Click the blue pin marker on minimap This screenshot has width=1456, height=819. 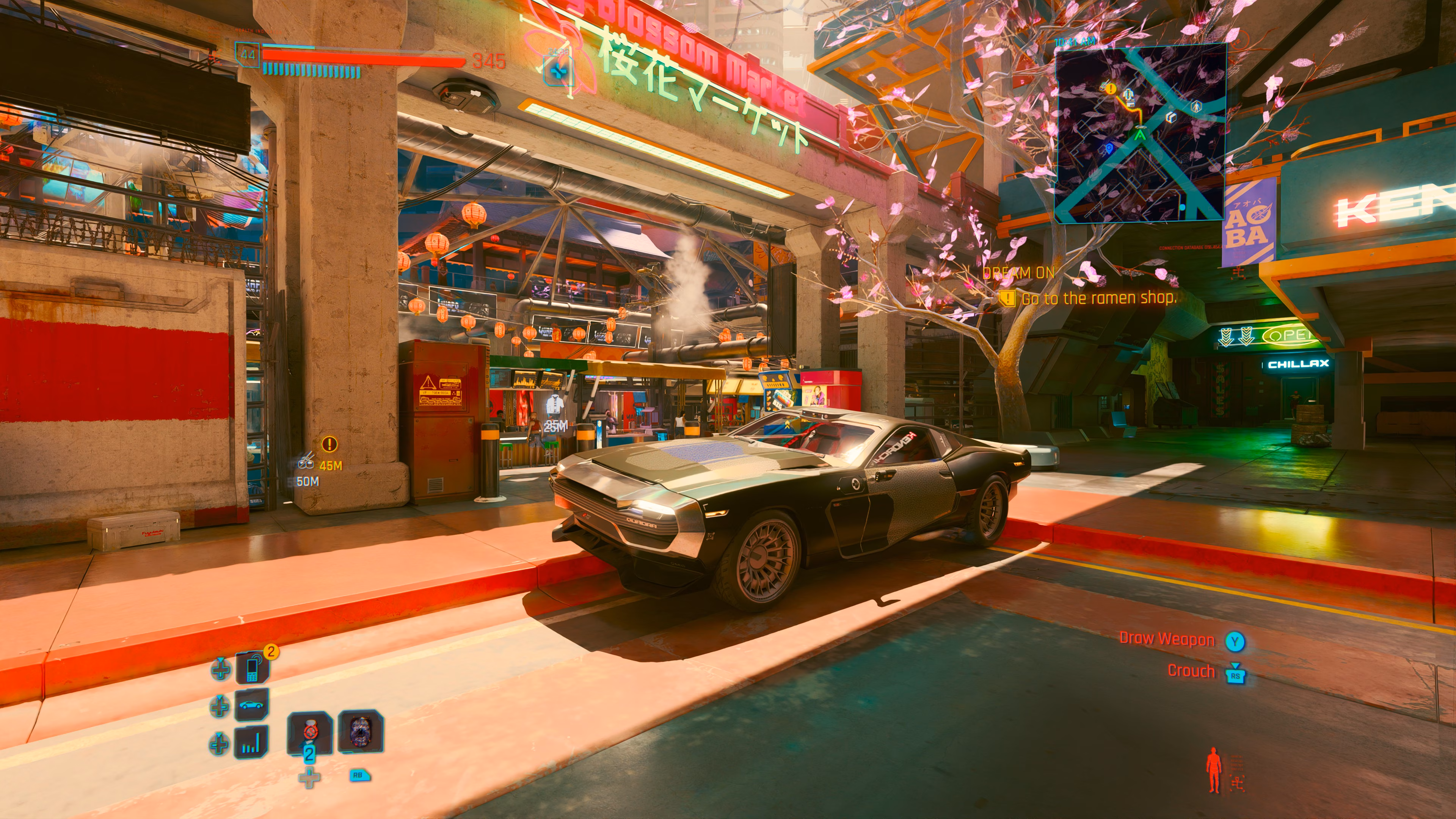(1109, 148)
